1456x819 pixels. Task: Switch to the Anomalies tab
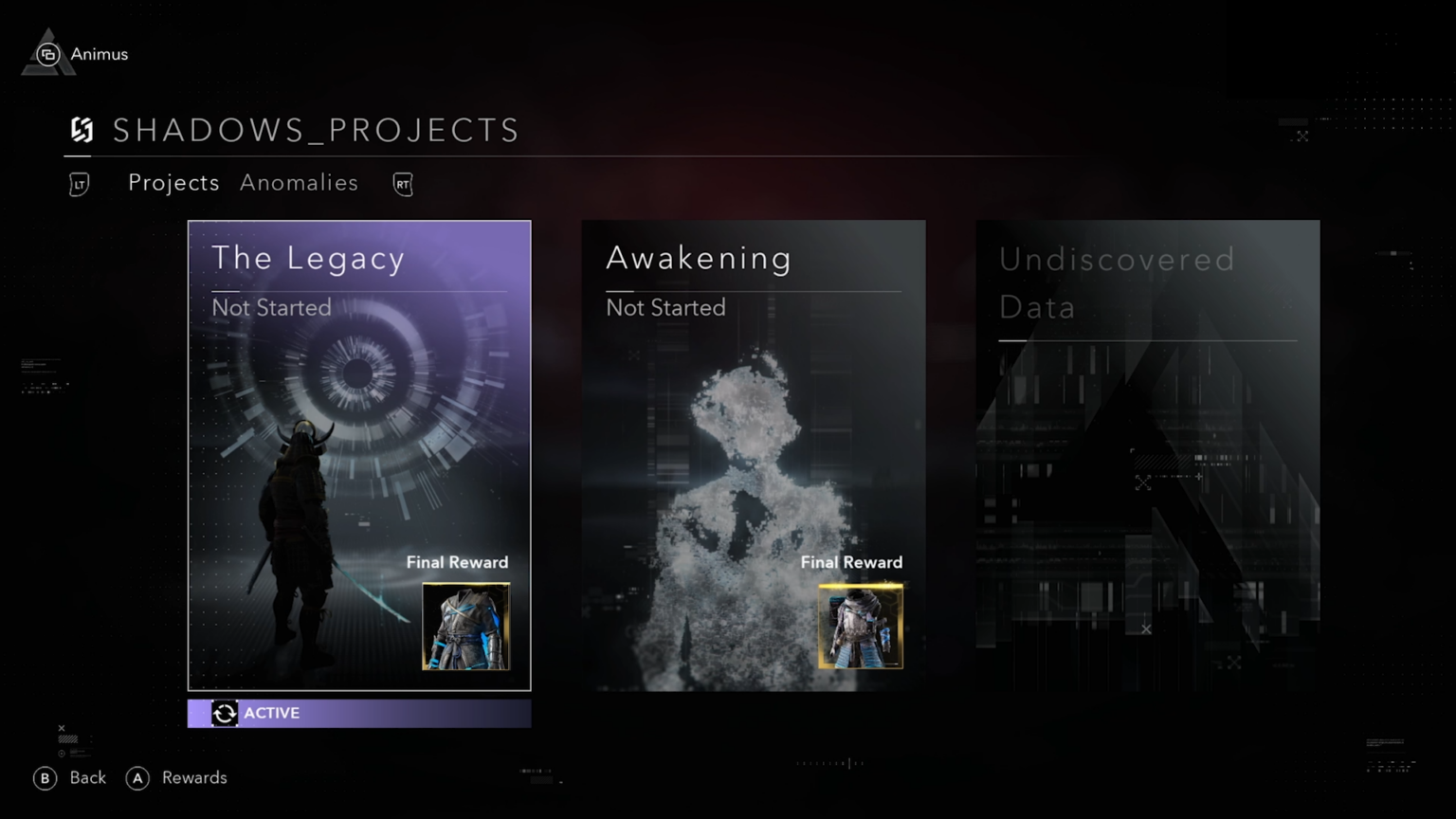pyautogui.click(x=299, y=183)
